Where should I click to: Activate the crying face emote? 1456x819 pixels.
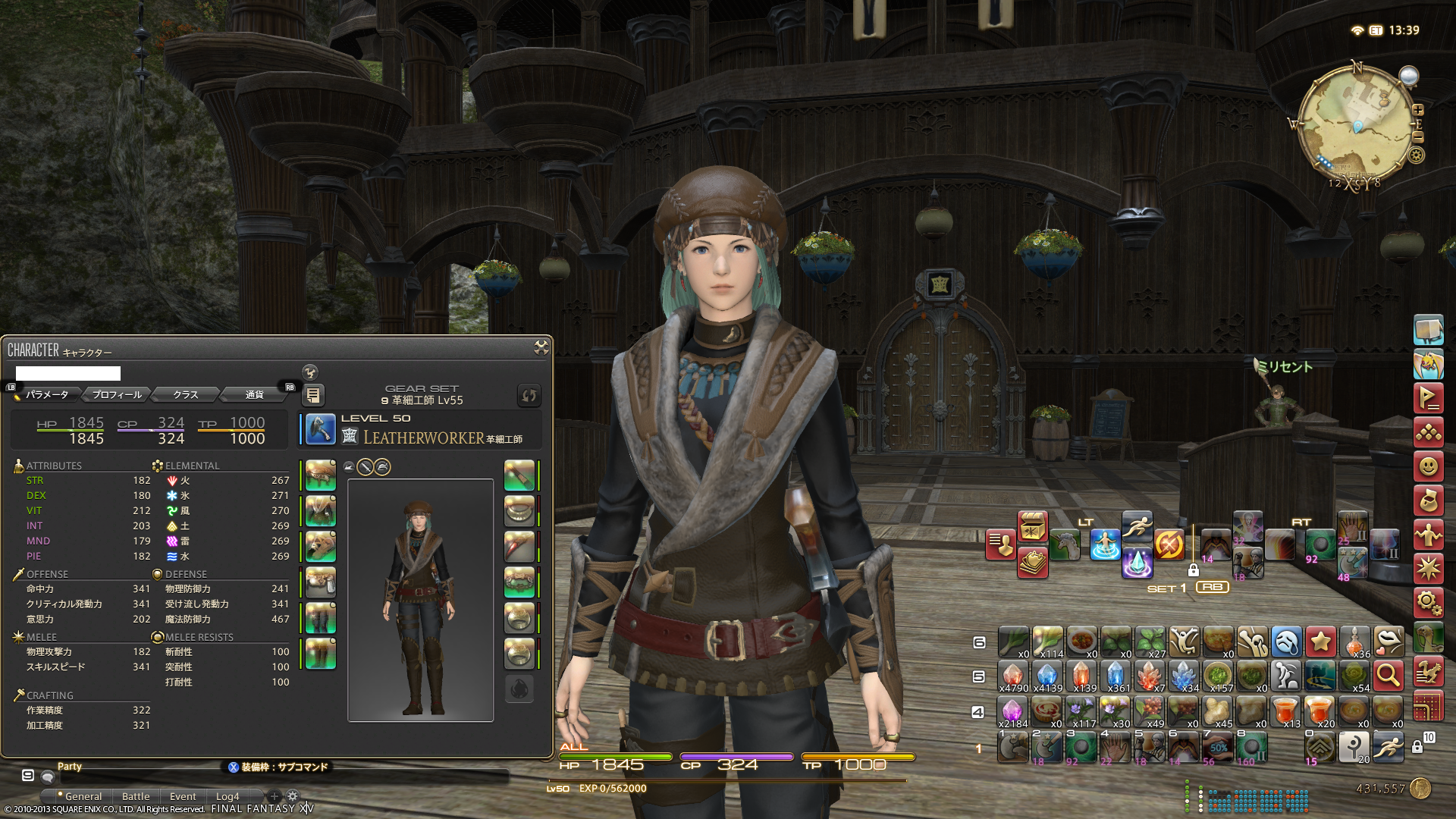pos(1287,642)
